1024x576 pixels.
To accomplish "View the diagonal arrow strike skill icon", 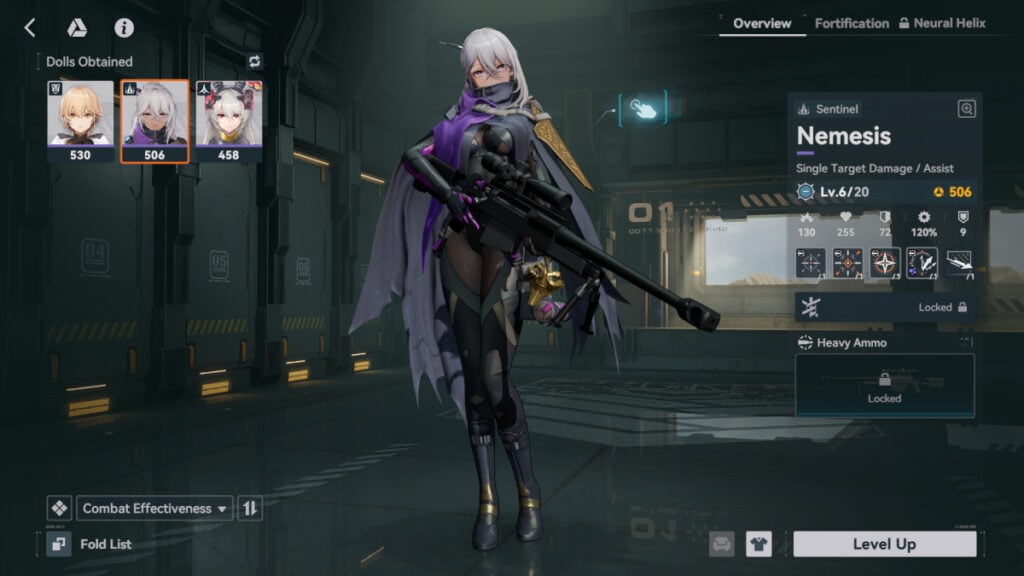I will click(959, 263).
